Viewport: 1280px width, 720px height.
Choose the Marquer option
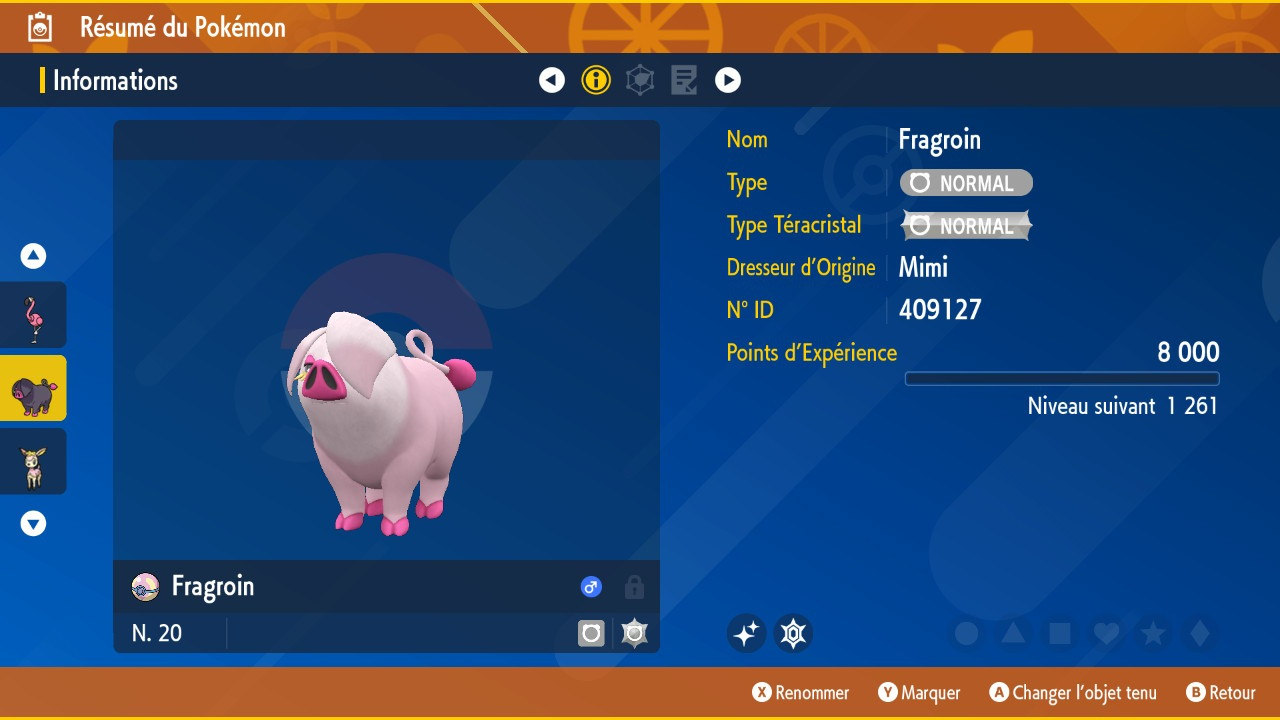pos(919,693)
